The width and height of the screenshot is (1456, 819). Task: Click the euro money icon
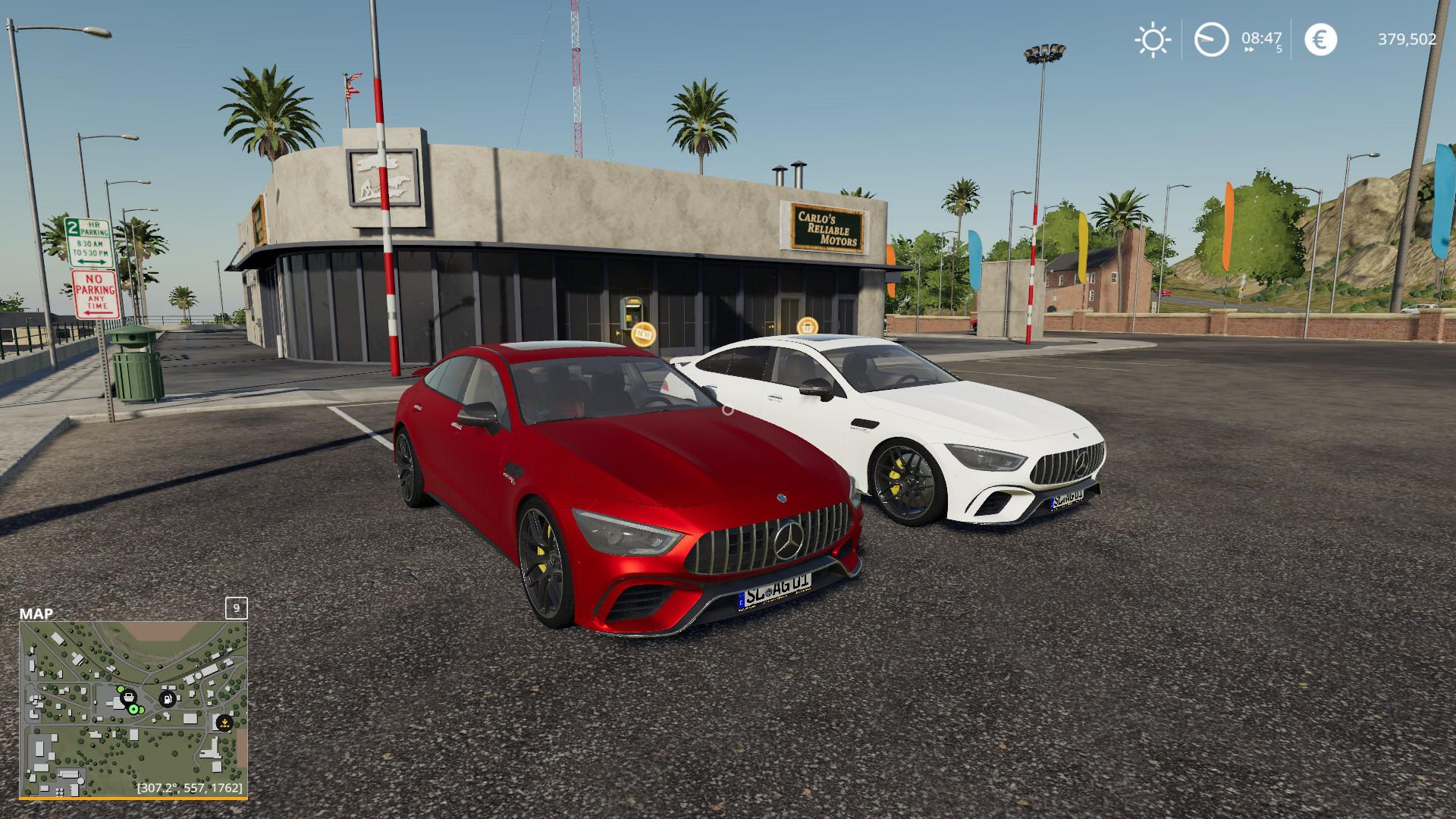click(x=1320, y=39)
